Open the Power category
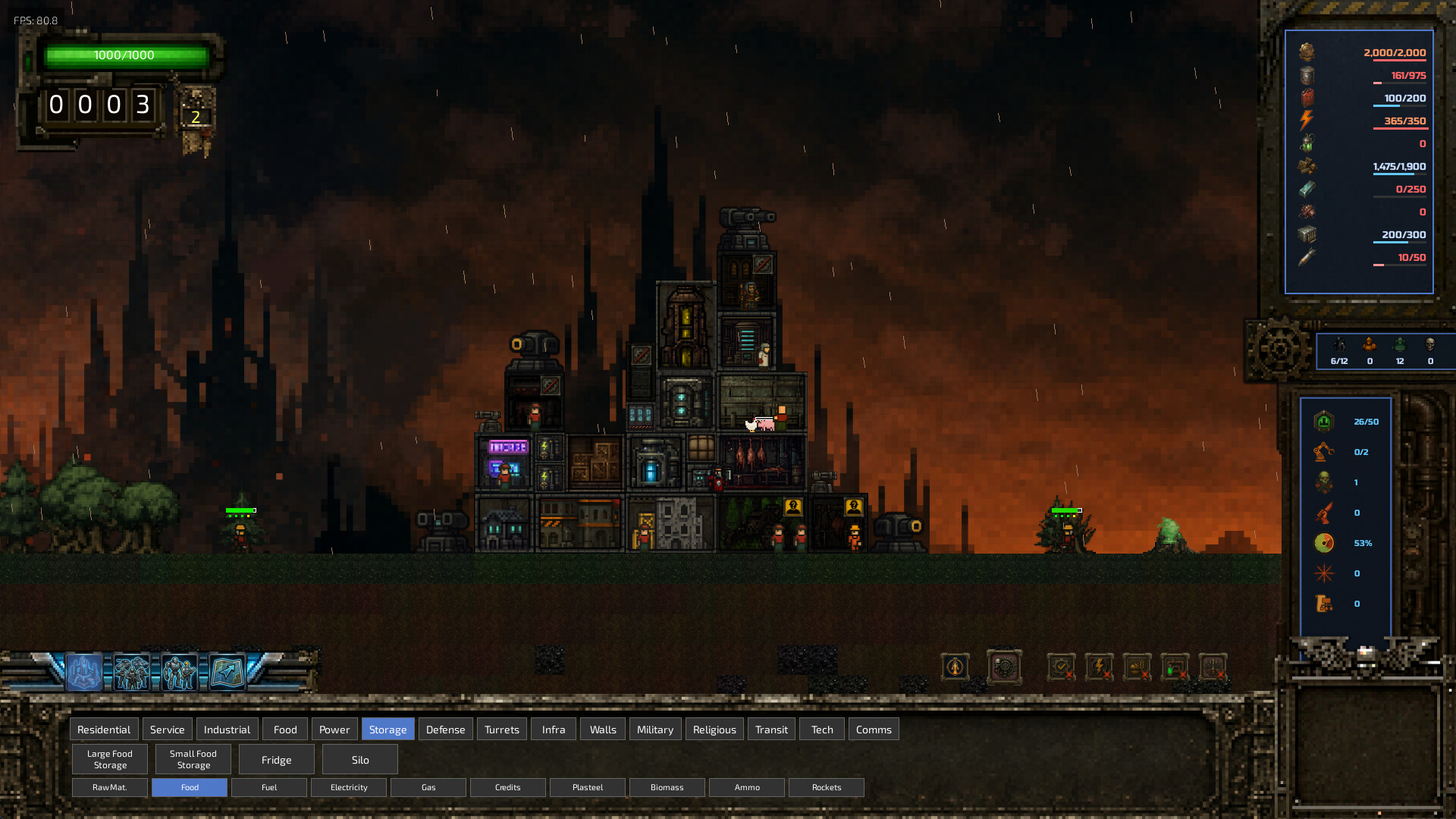Viewport: 1456px width, 819px height. (334, 729)
